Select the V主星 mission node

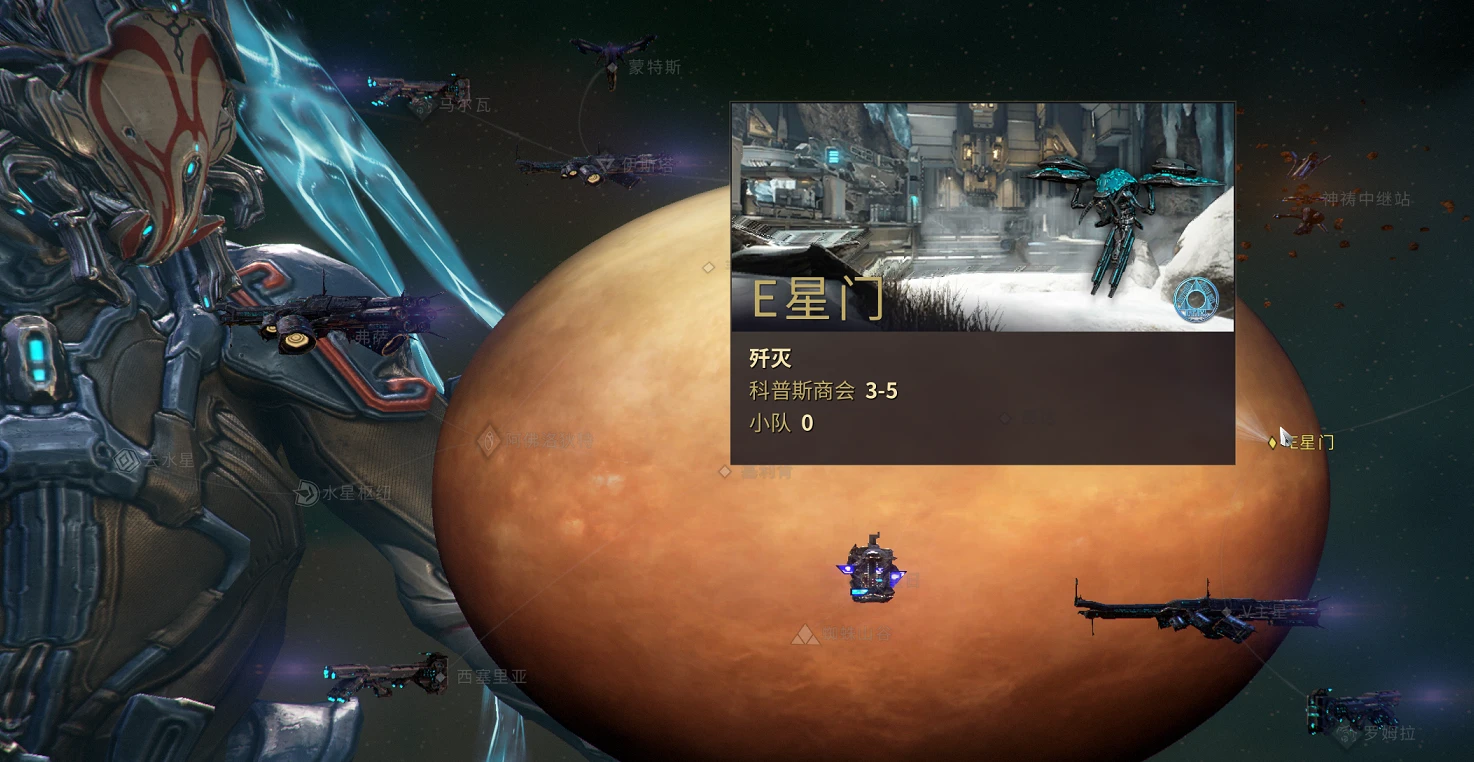(1227, 611)
